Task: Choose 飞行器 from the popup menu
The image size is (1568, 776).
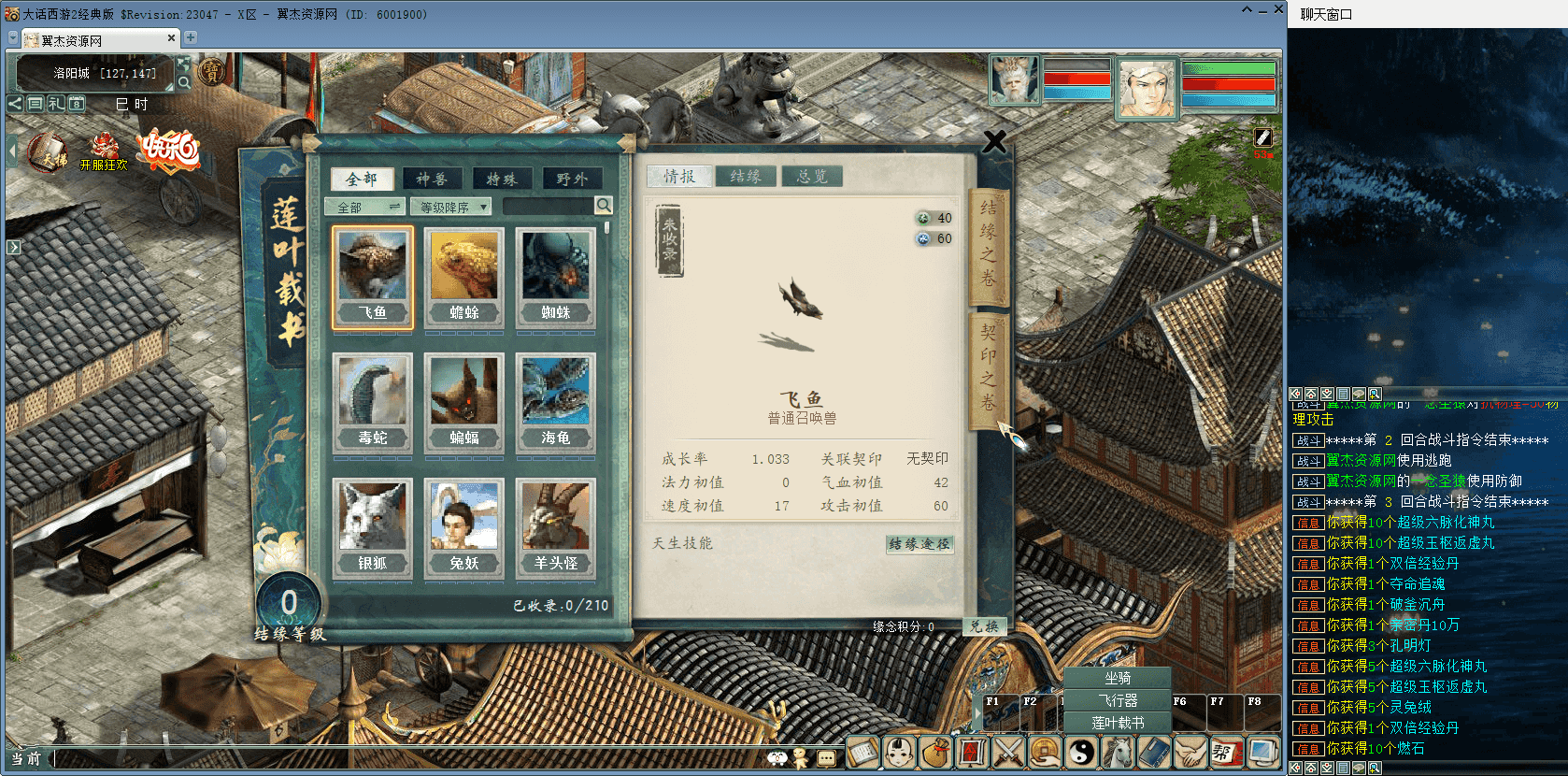Action: click(1118, 700)
